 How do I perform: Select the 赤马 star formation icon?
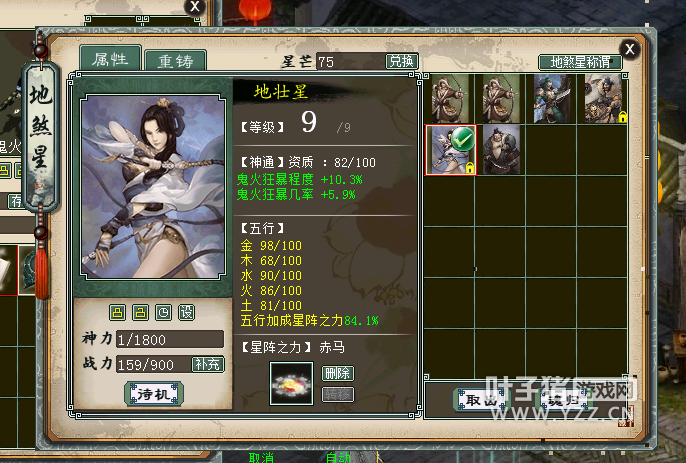tap(292, 383)
